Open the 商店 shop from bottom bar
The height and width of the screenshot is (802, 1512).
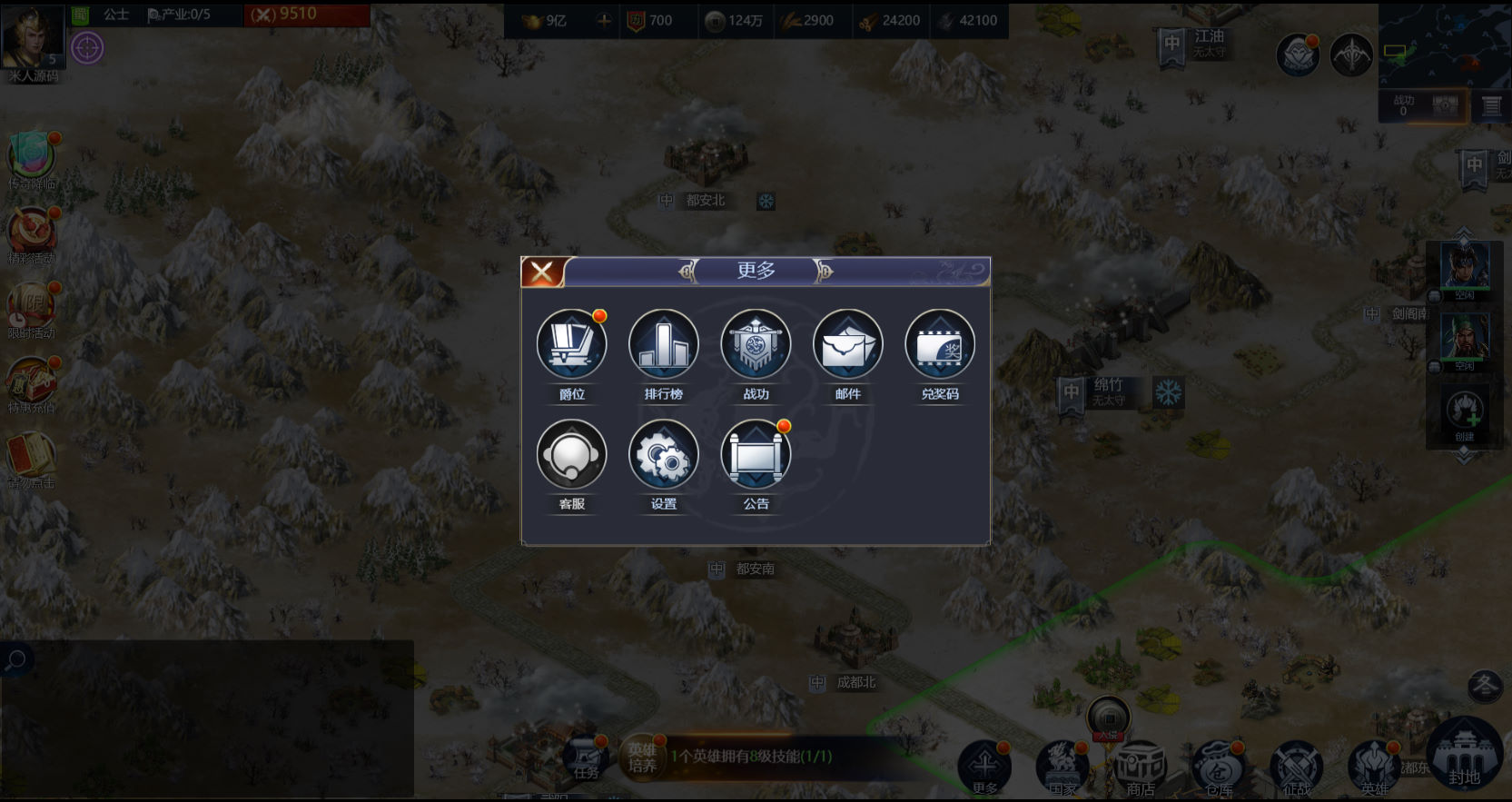tap(1141, 767)
